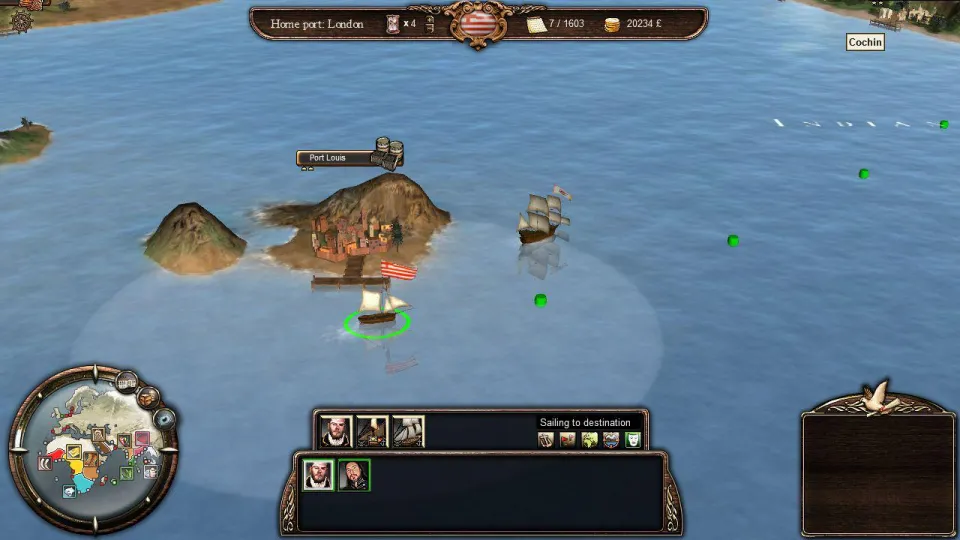This screenshot has height=540, width=960.
Task: Select the Port Louis label
Action: click(x=334, y=158)
